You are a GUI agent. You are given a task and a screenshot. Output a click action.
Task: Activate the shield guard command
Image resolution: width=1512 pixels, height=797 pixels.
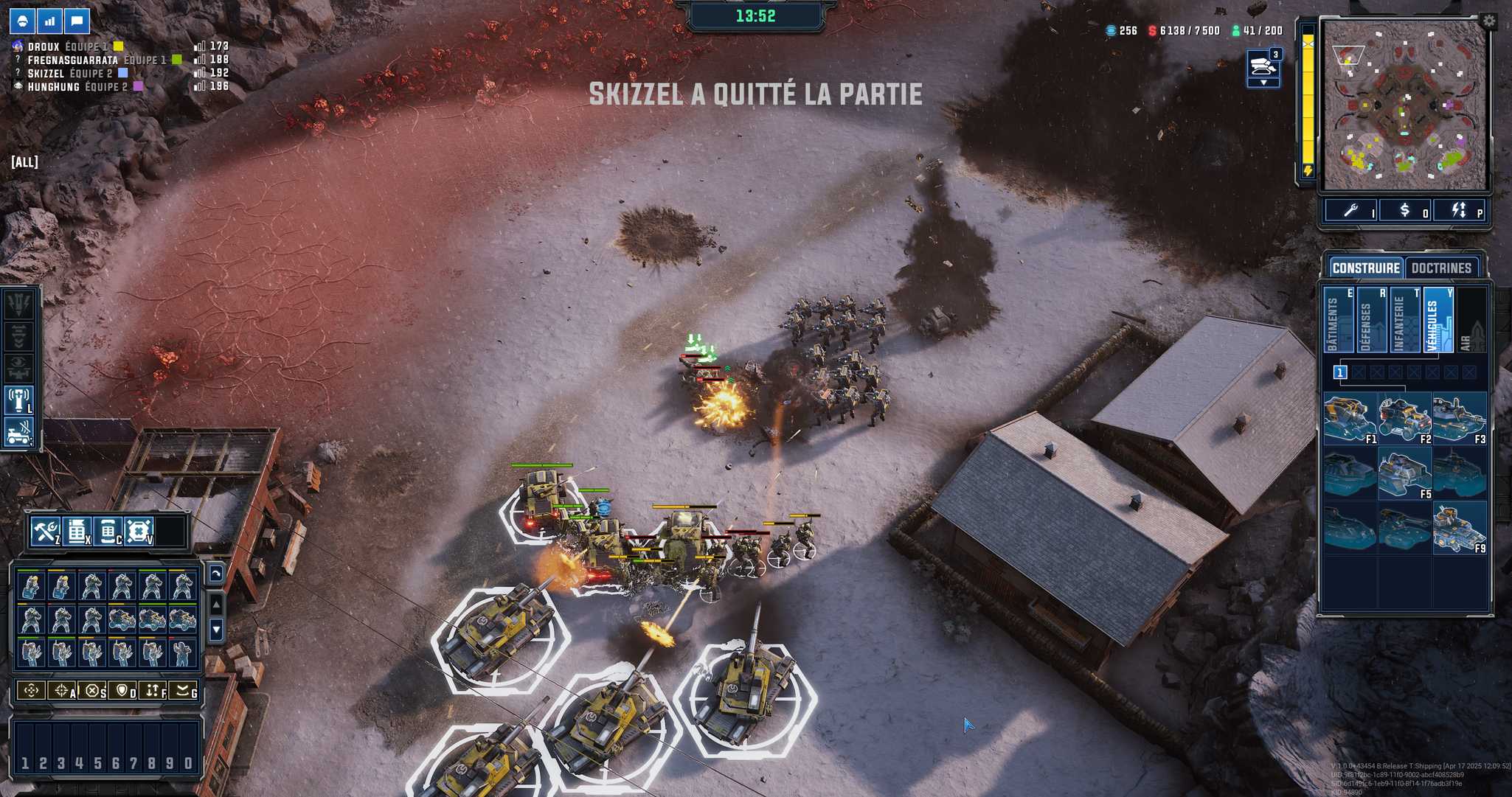coord(122,691)
